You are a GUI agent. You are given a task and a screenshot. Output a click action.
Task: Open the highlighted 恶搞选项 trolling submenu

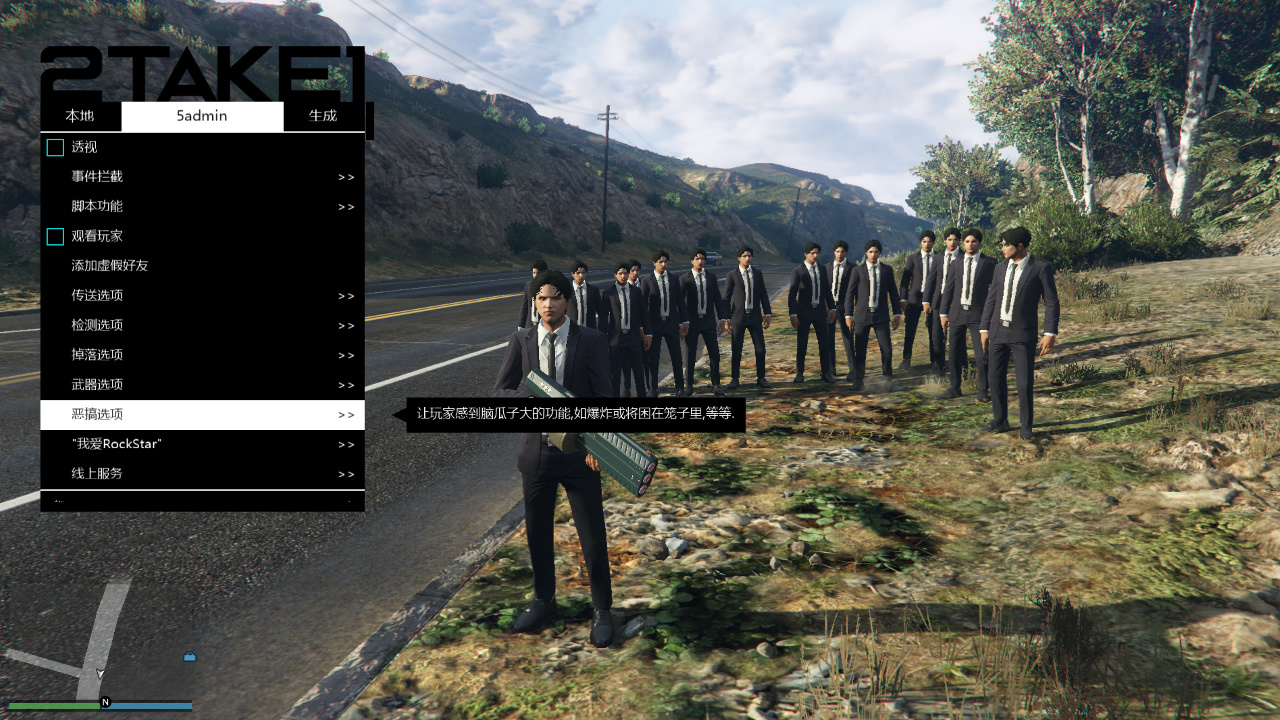(200, 414)
